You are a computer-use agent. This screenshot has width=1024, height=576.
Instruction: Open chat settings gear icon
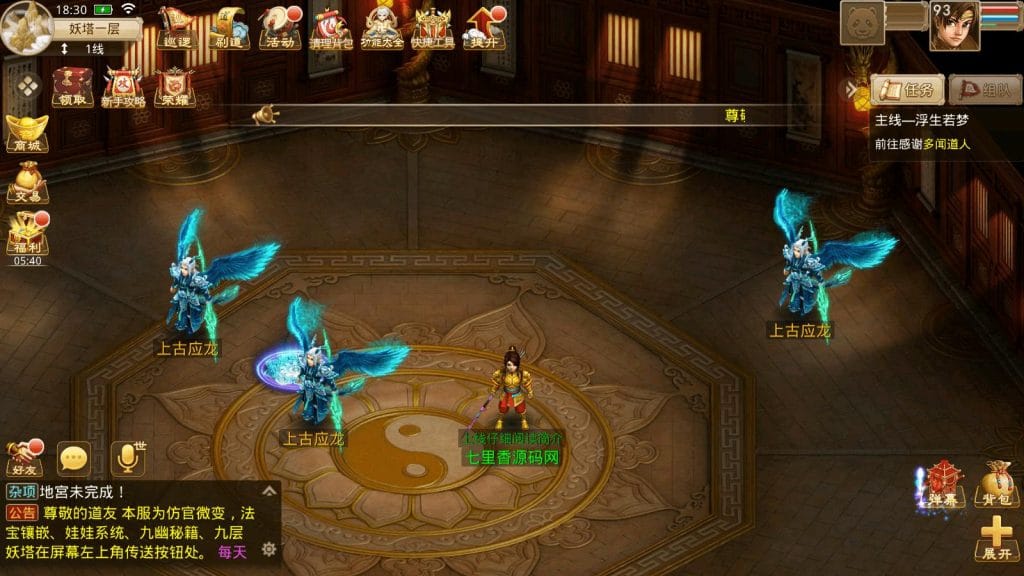pyautogui.click(x=268, y=549)
